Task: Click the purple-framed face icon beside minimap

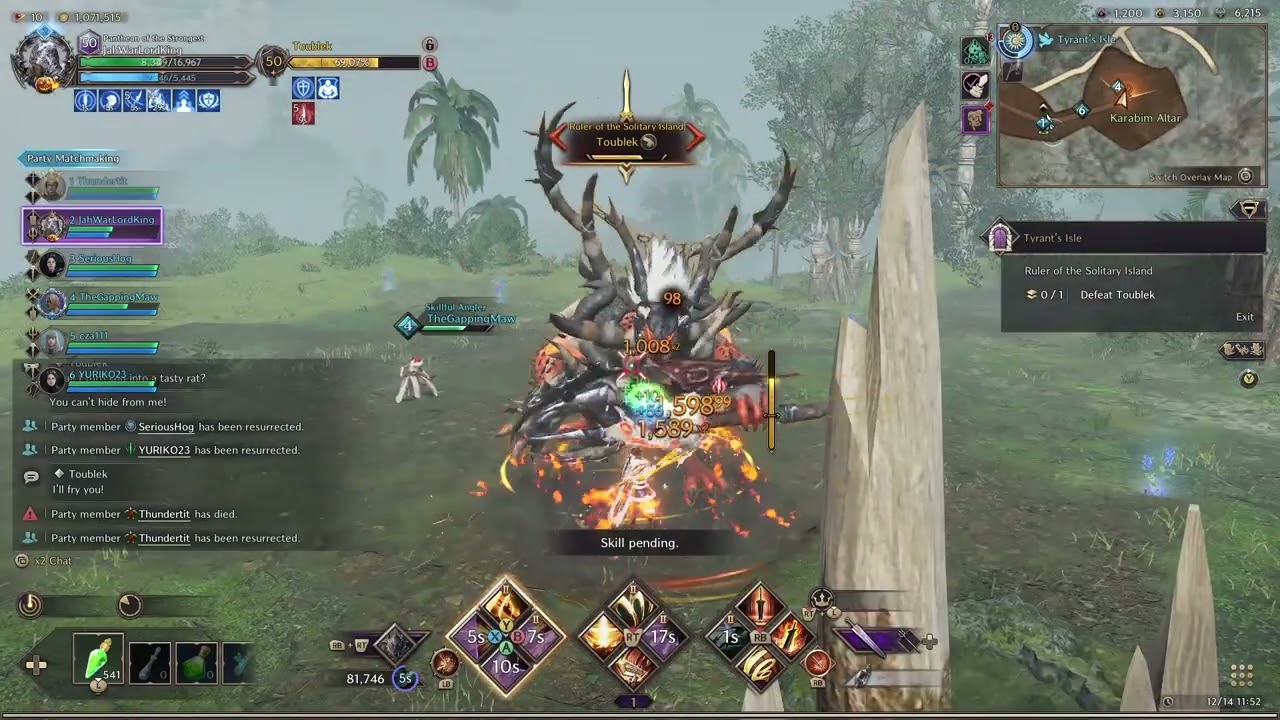Action: (976, 120)
